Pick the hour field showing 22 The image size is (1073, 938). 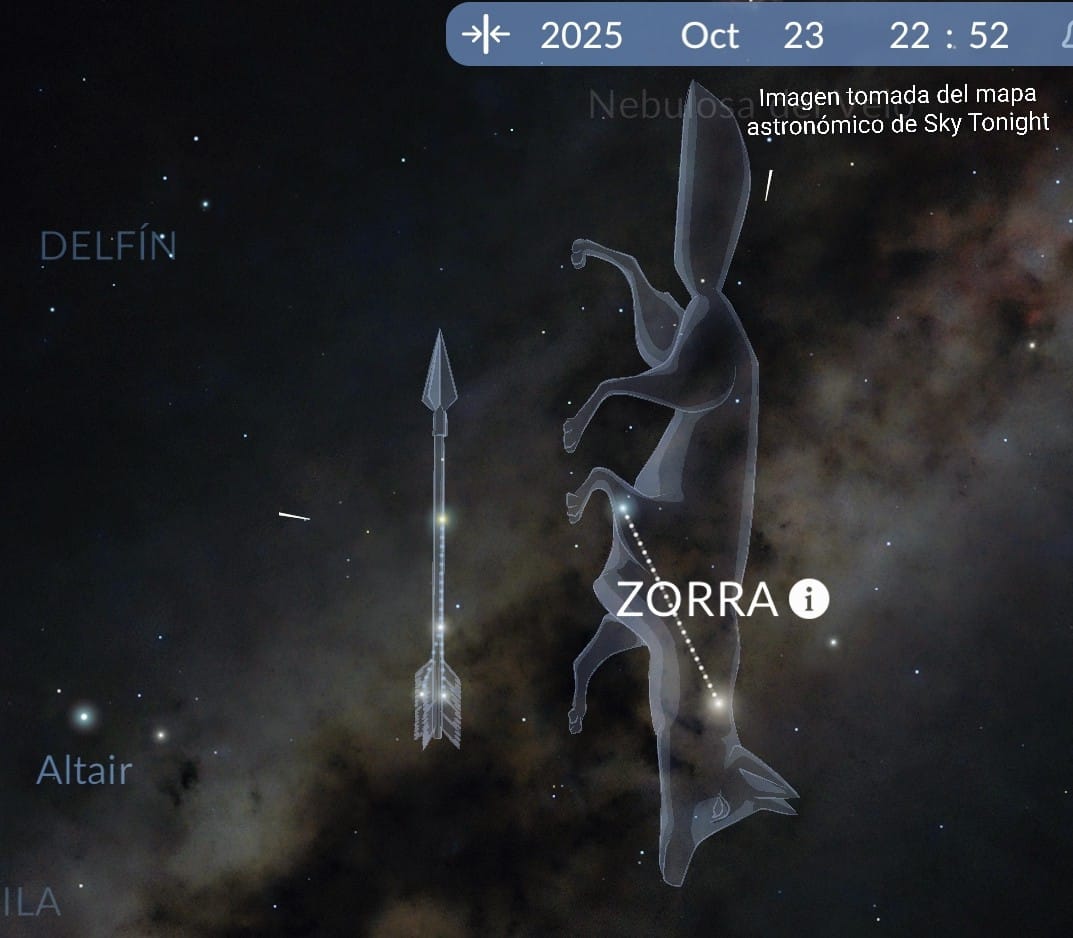(x=910, y=36)
